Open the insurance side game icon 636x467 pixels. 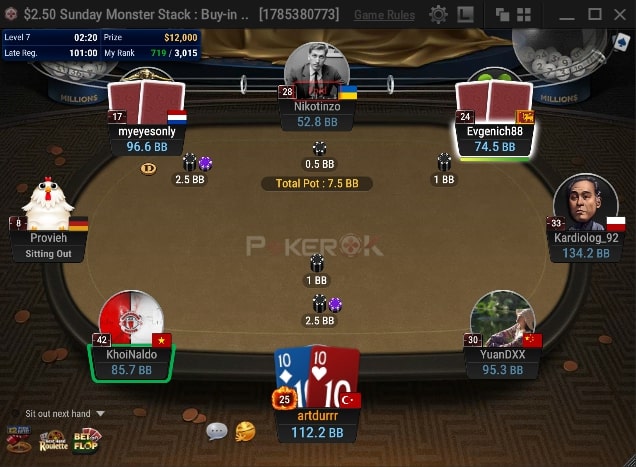coord(19,439)
